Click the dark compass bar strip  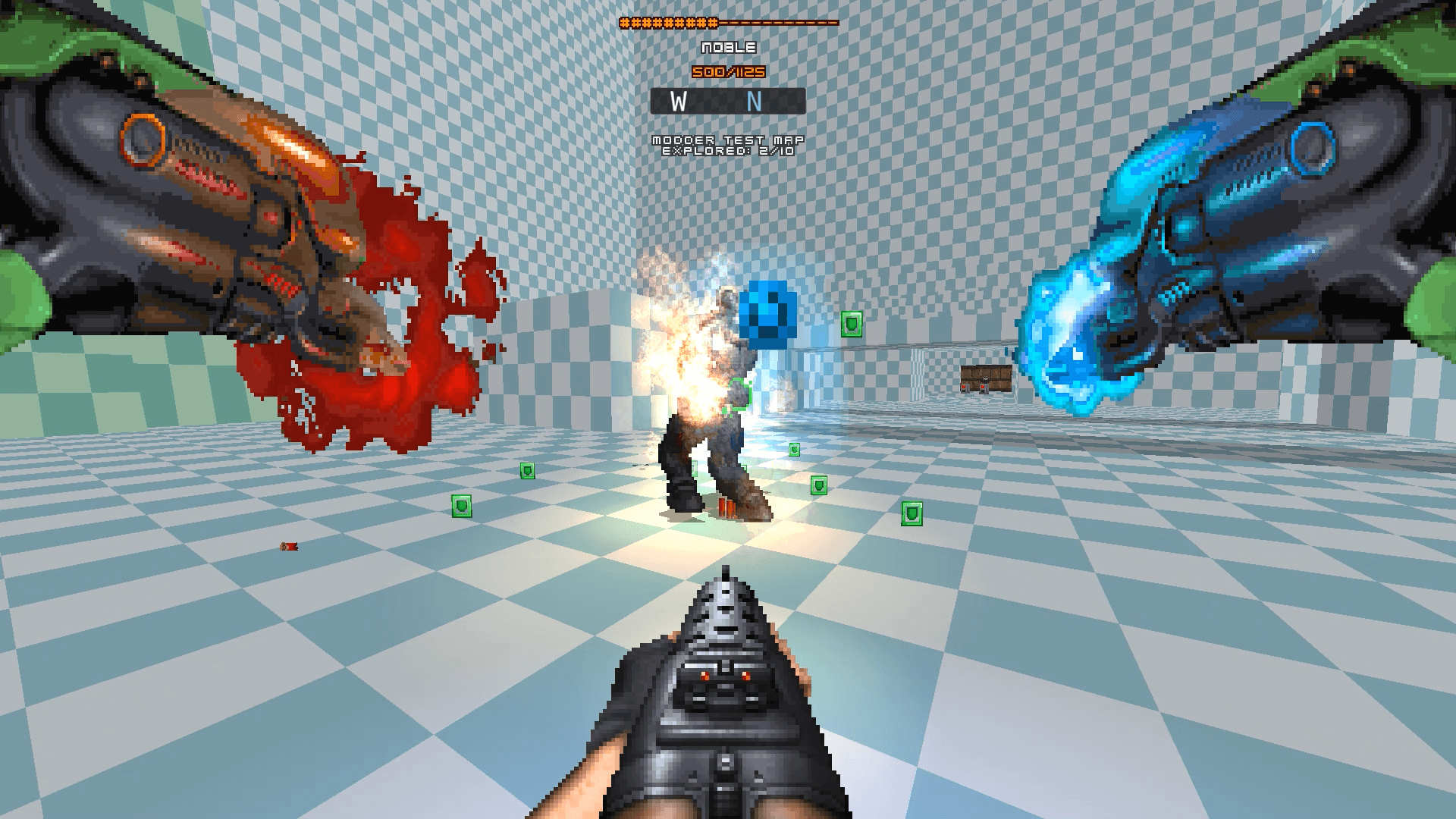pyautogui.click(x=726, y=99)
